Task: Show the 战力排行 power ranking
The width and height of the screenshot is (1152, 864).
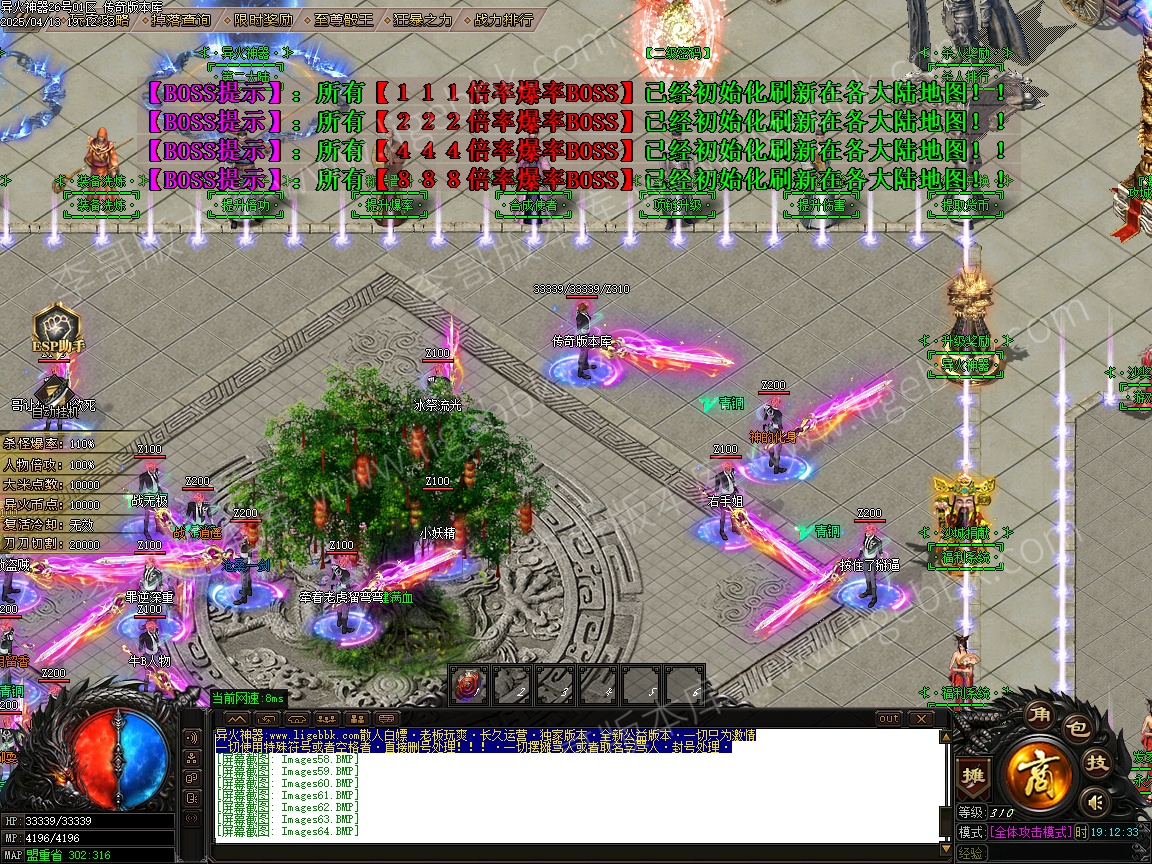Action: click(502, 19)
